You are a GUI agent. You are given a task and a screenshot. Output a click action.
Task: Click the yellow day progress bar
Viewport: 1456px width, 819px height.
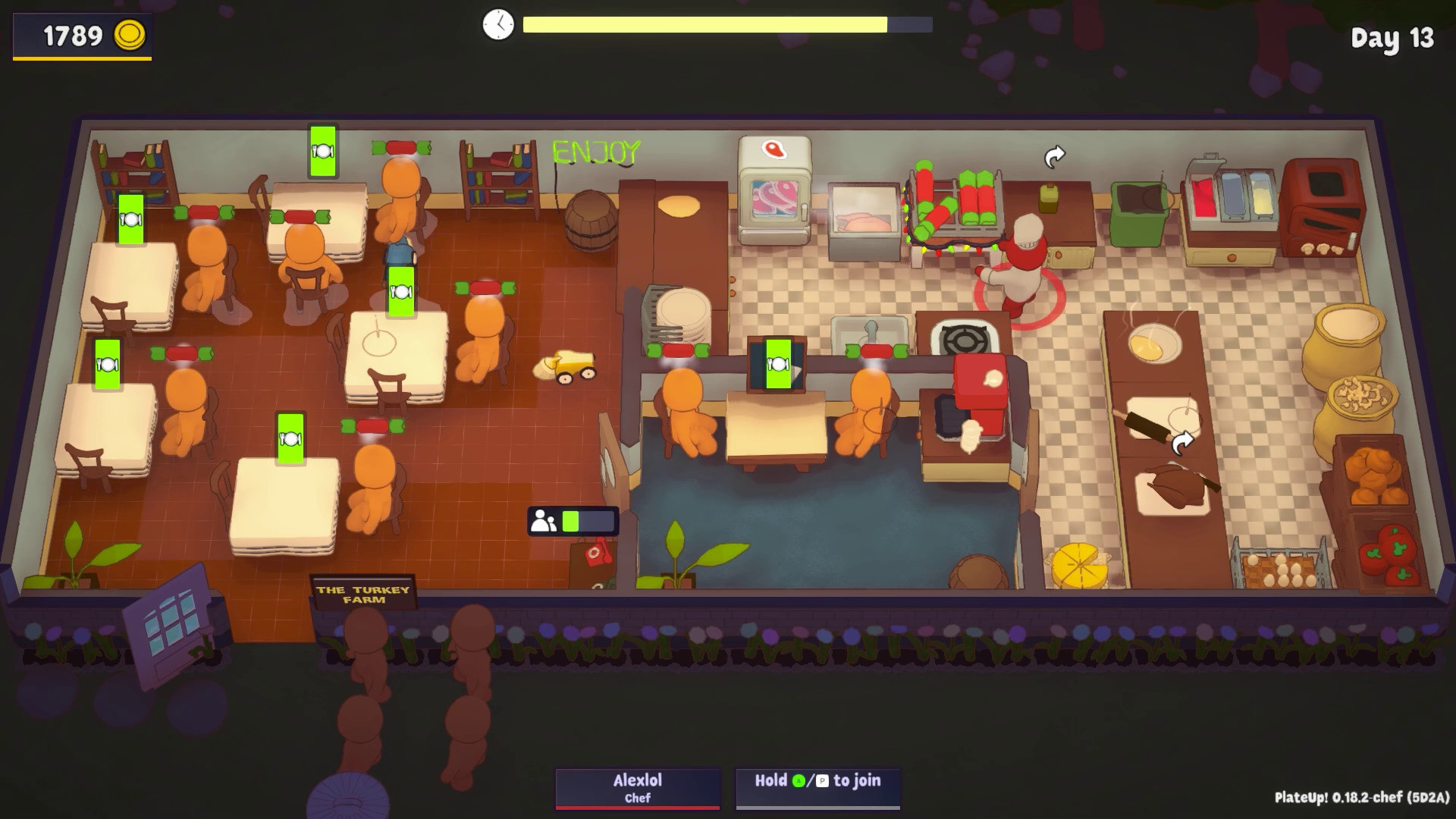click(x=705, y=24)
